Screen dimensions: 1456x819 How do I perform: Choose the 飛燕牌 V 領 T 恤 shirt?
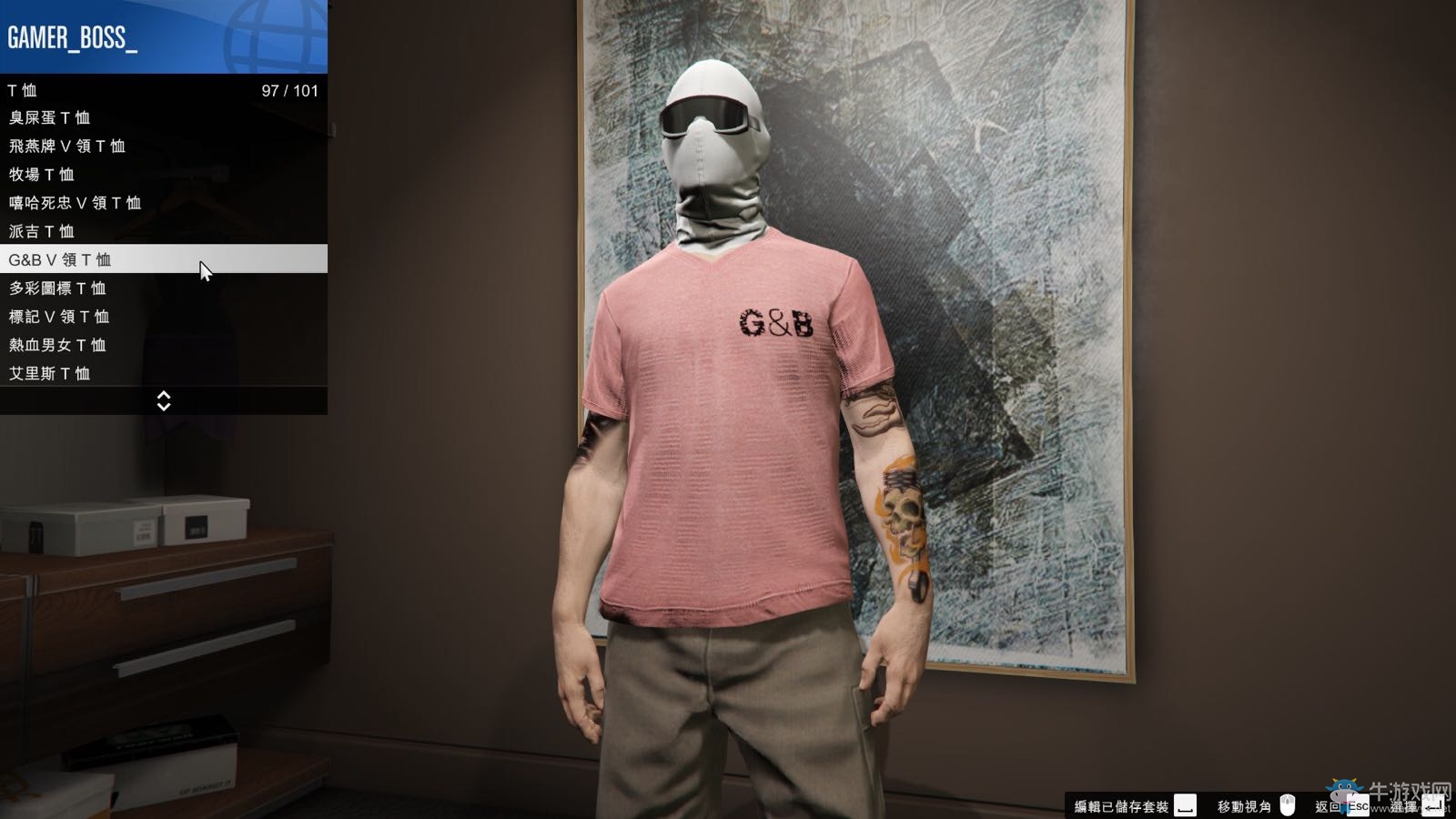point(68,146)
